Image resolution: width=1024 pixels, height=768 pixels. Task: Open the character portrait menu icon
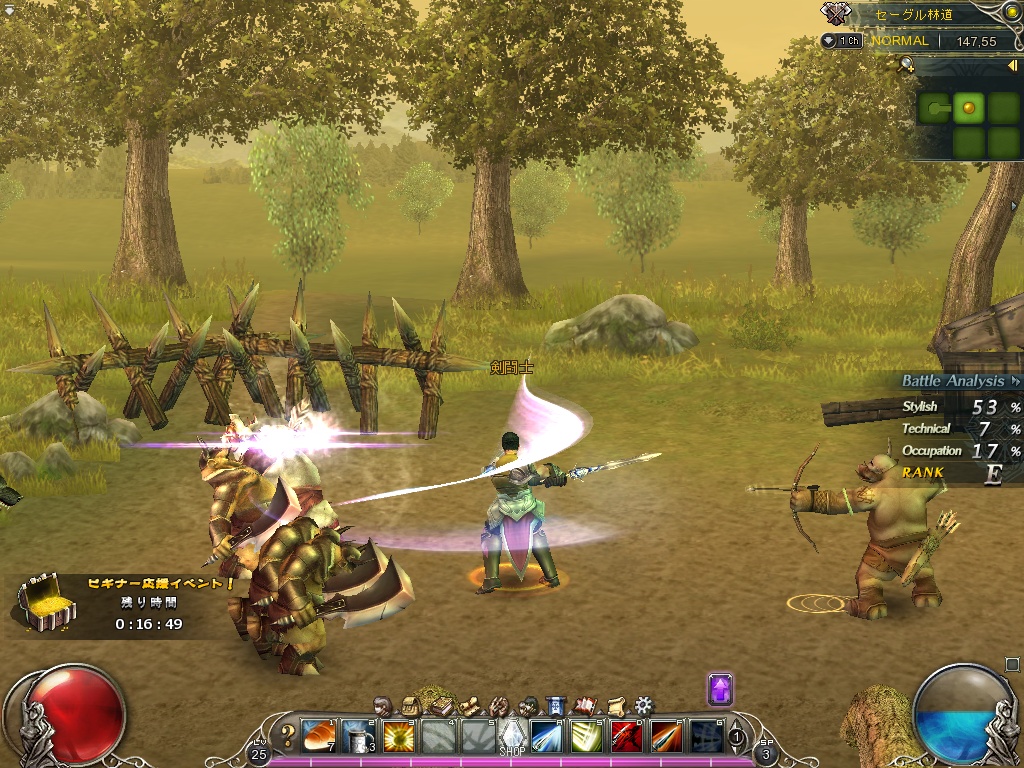[x=381, y=705]
